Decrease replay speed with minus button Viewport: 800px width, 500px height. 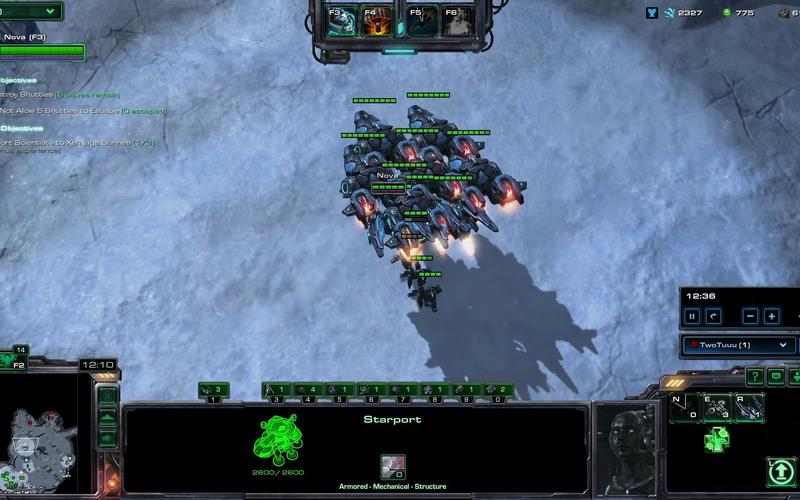751,316
